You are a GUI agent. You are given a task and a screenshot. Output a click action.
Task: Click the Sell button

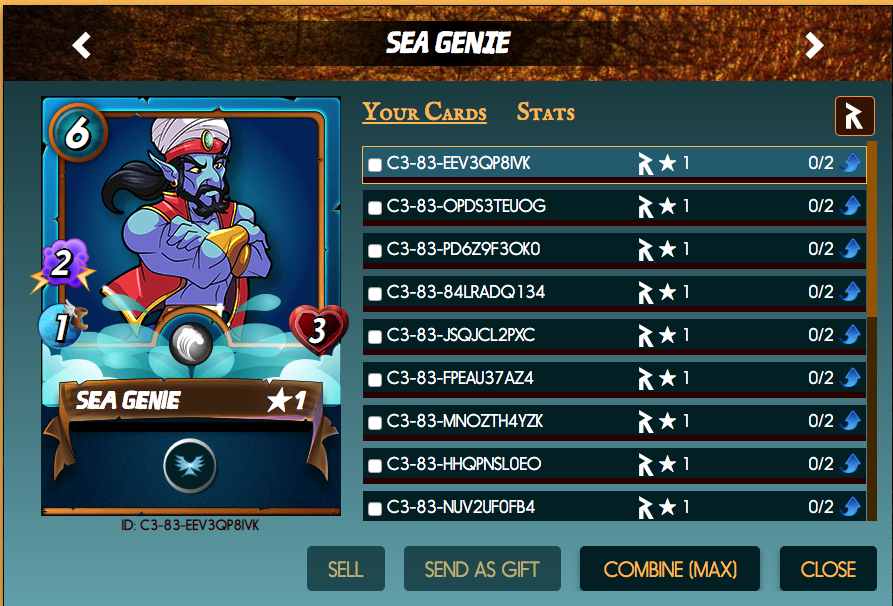[345, 569]
